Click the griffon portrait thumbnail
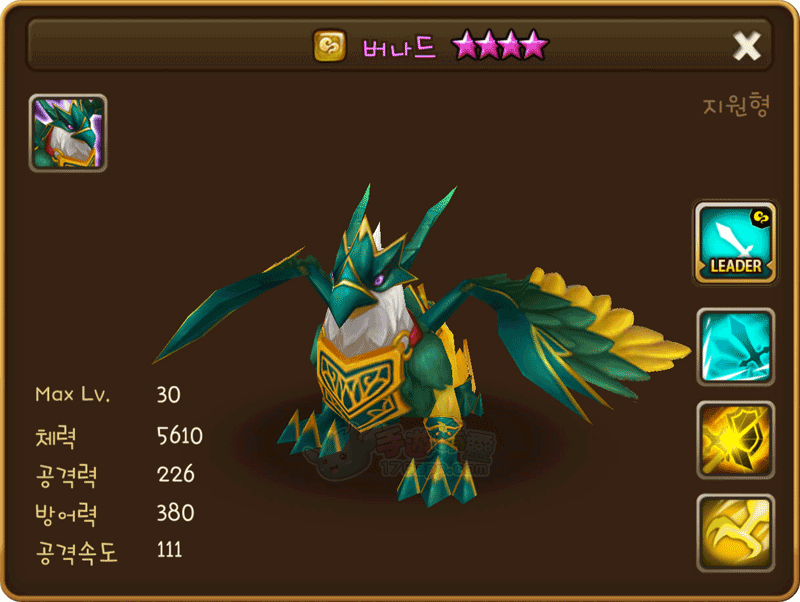Screen dimensions: 800x602 click(x=68, y=133)
